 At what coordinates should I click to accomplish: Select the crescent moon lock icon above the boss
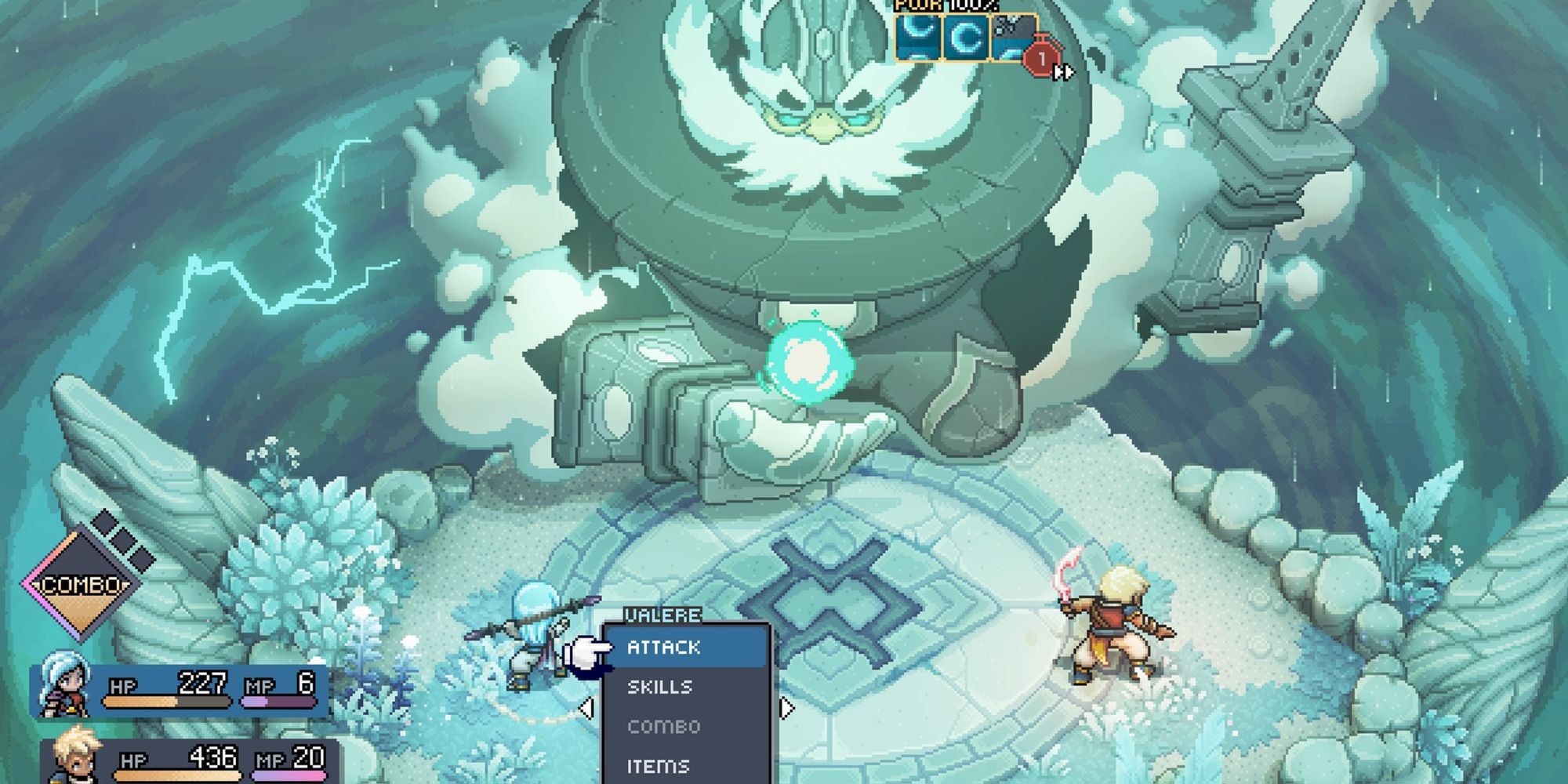[x=917, y=38]
